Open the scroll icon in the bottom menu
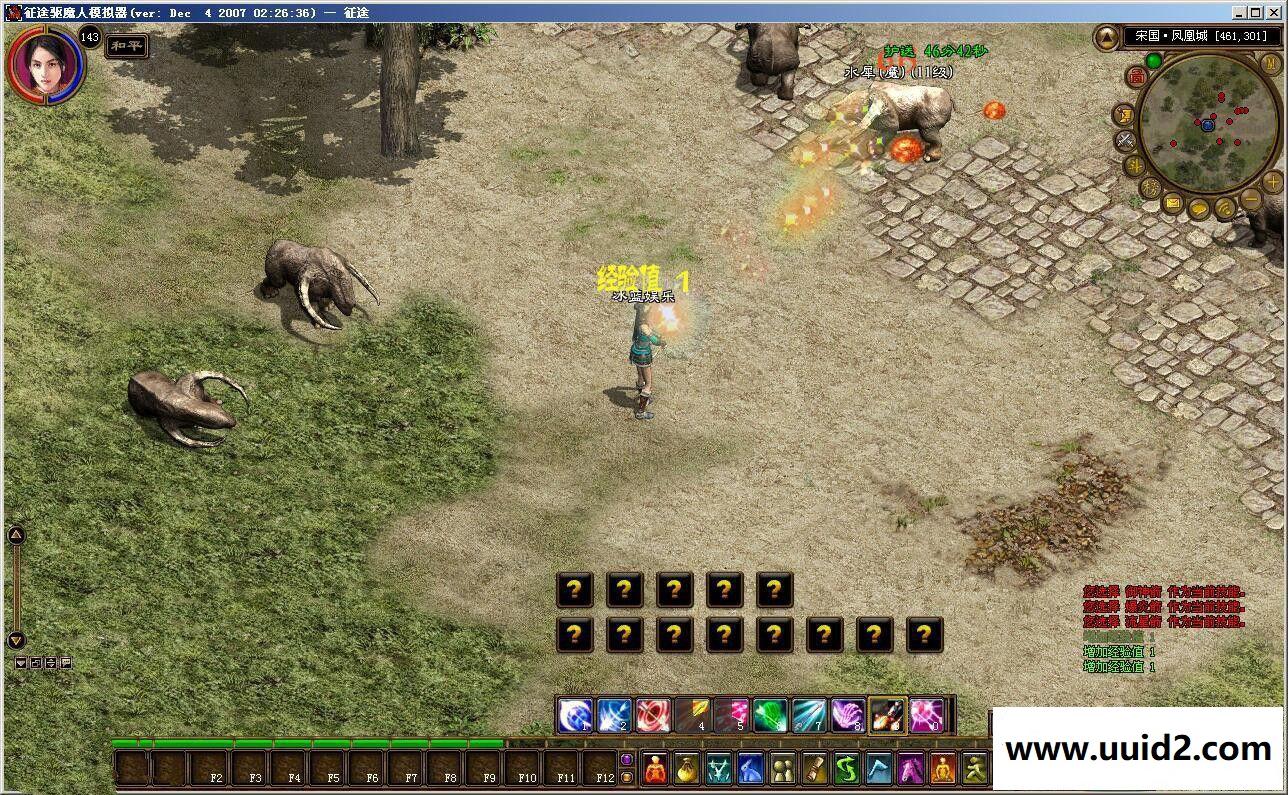 (x=815, y=768)
